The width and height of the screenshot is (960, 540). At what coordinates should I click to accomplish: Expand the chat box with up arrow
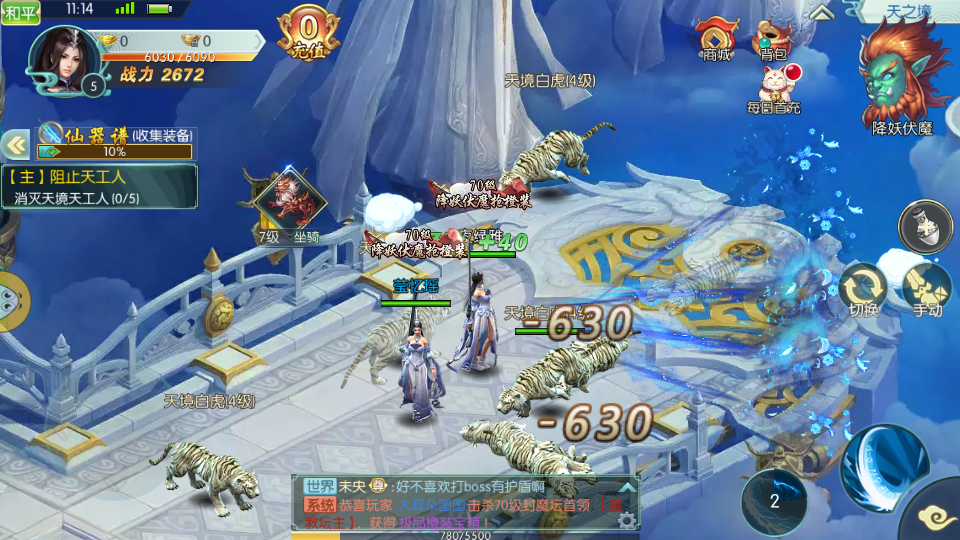[626, 486]
